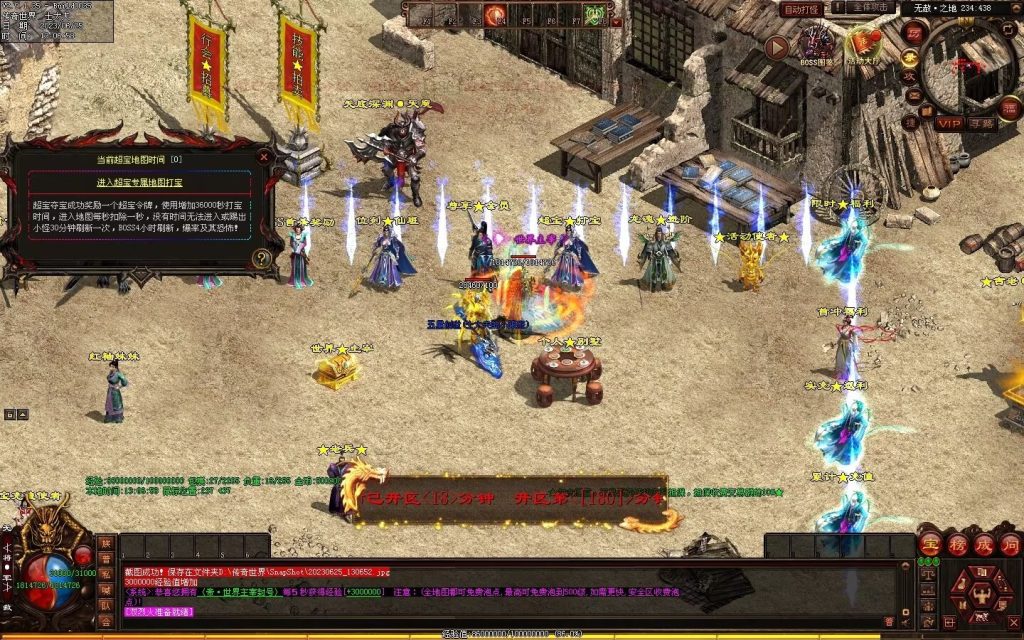Toggle the 自动打怪 auto-fight button
Viewport: 1024px width, 640px height.
pos(802,9)
